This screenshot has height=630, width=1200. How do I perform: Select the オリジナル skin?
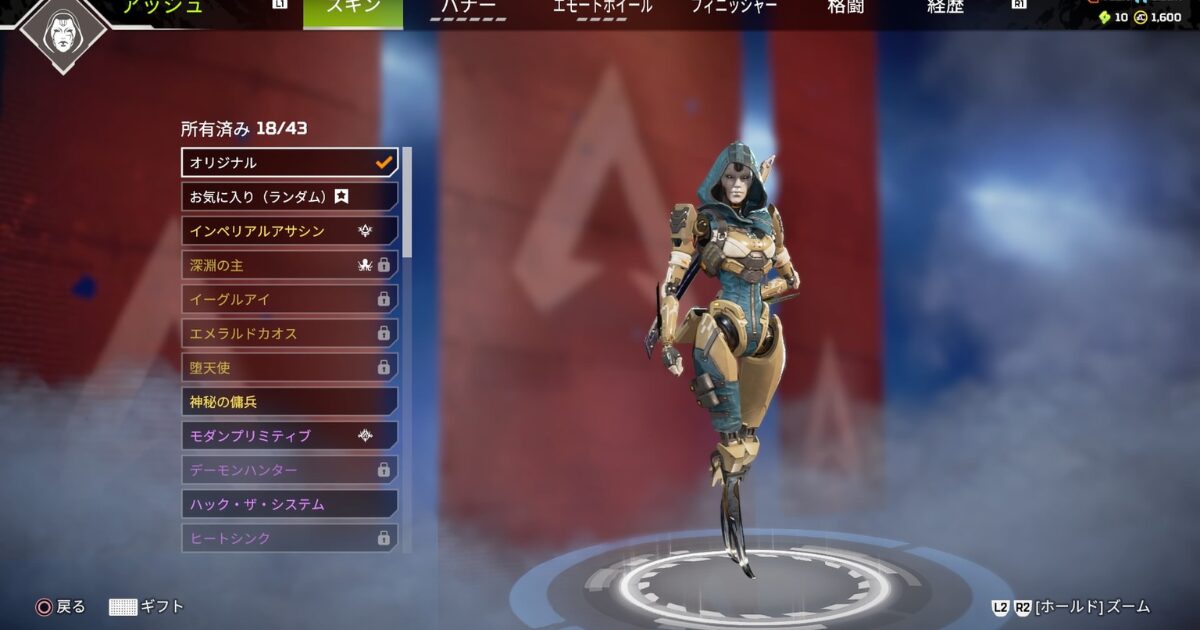tap(289, 162)
